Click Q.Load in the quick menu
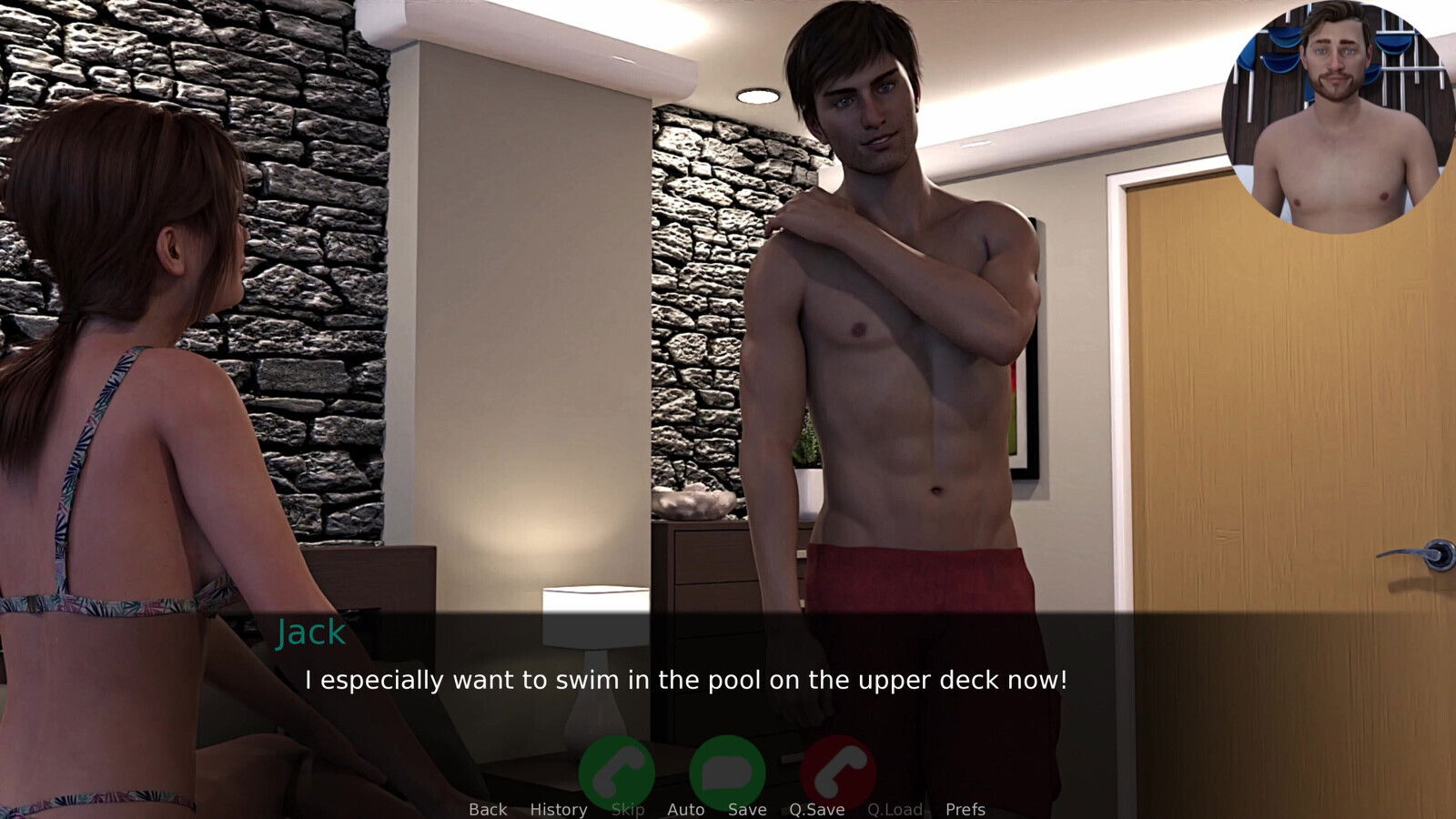 [x=895, y=809]
